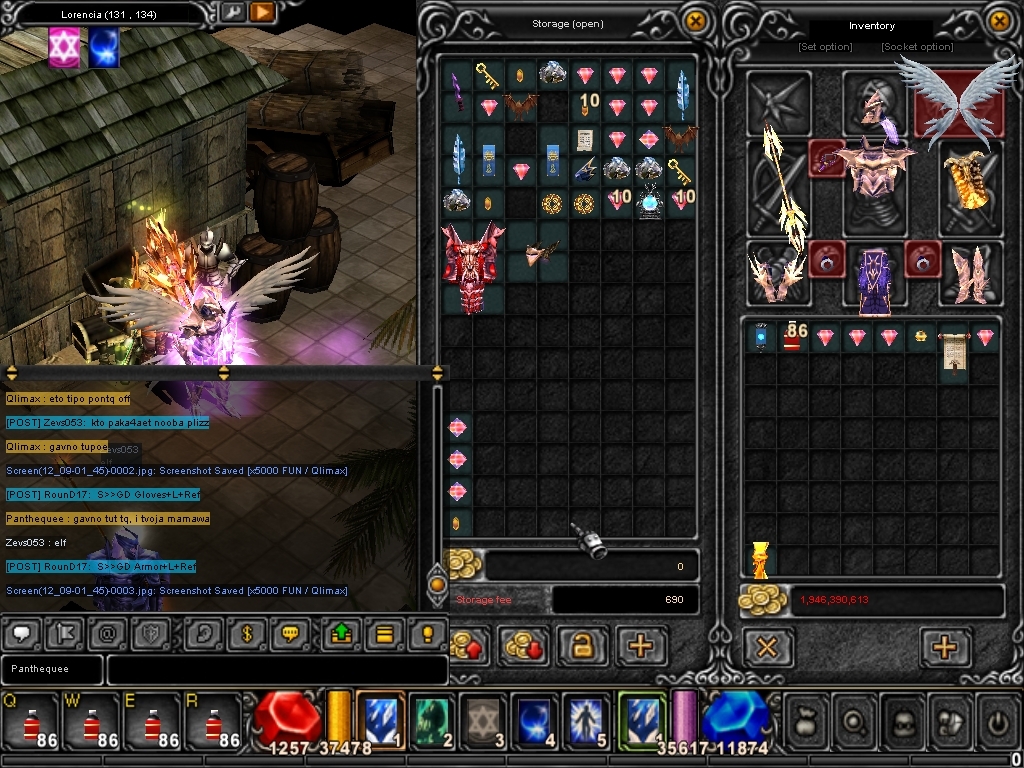The width and height of the screenshot is (1024, 768).
Task: Select the scroll item in inventory
Action: [954, 353]
